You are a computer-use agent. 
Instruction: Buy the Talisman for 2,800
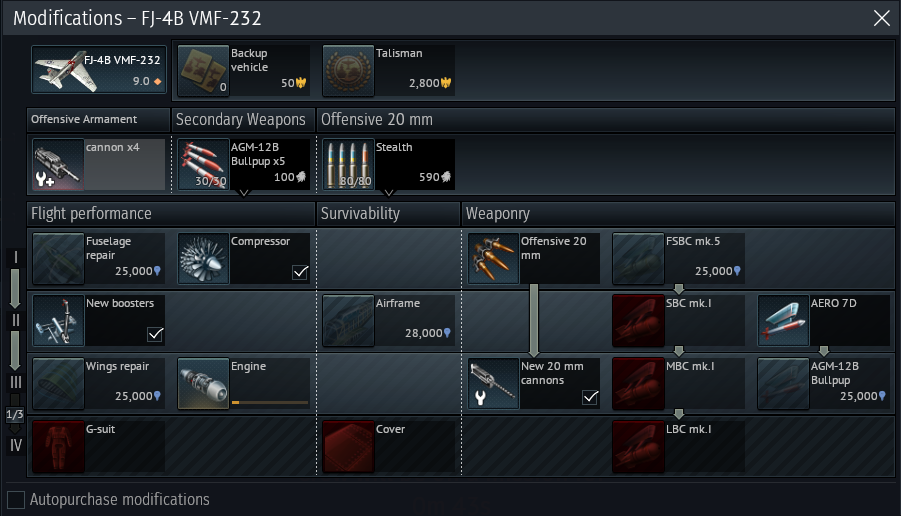tap(388, 69)
